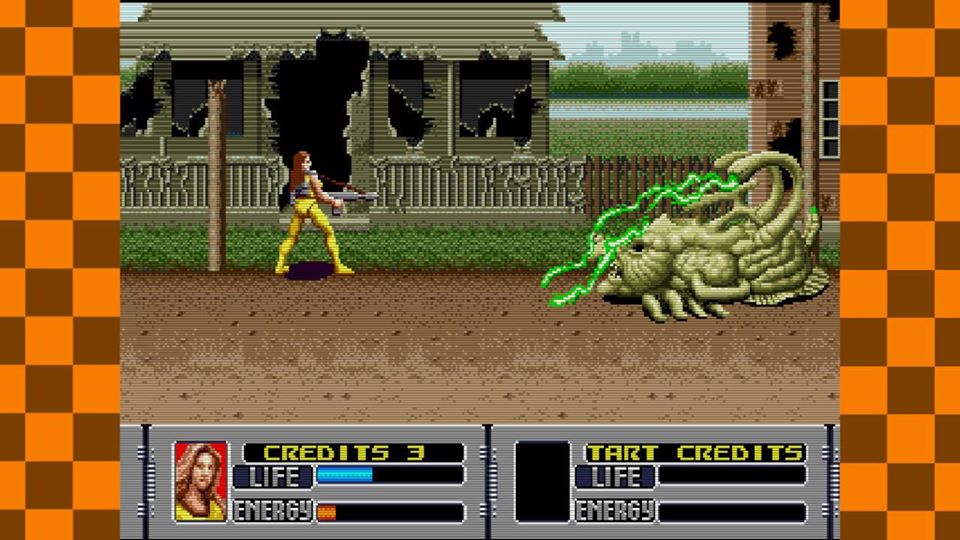The height and width of the screenshot is (540, 960).
Task: Select the empty player two portrait slot
Action: (542, 481)
